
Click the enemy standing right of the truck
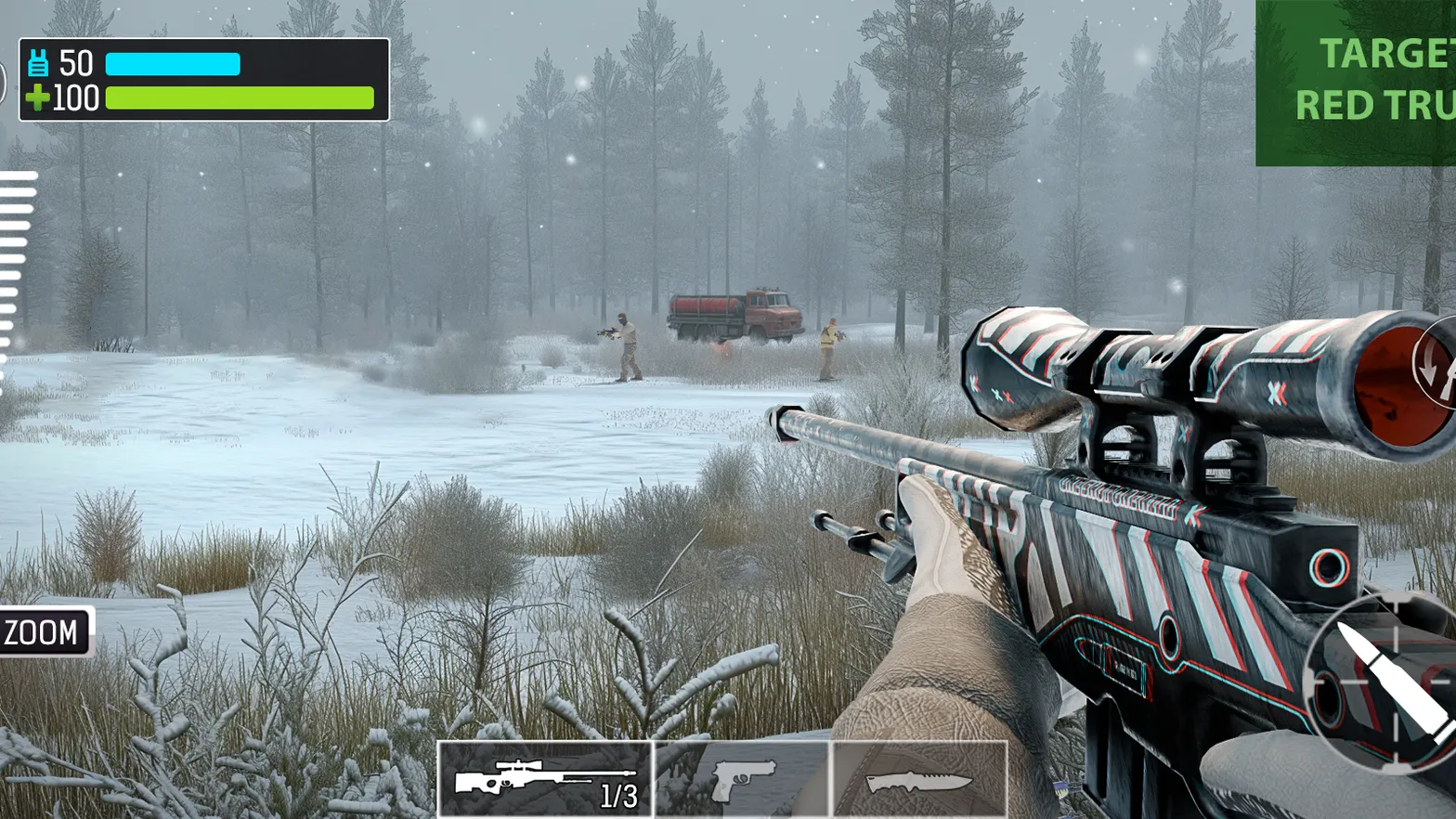pyautogui.click(x=831, y=344)
